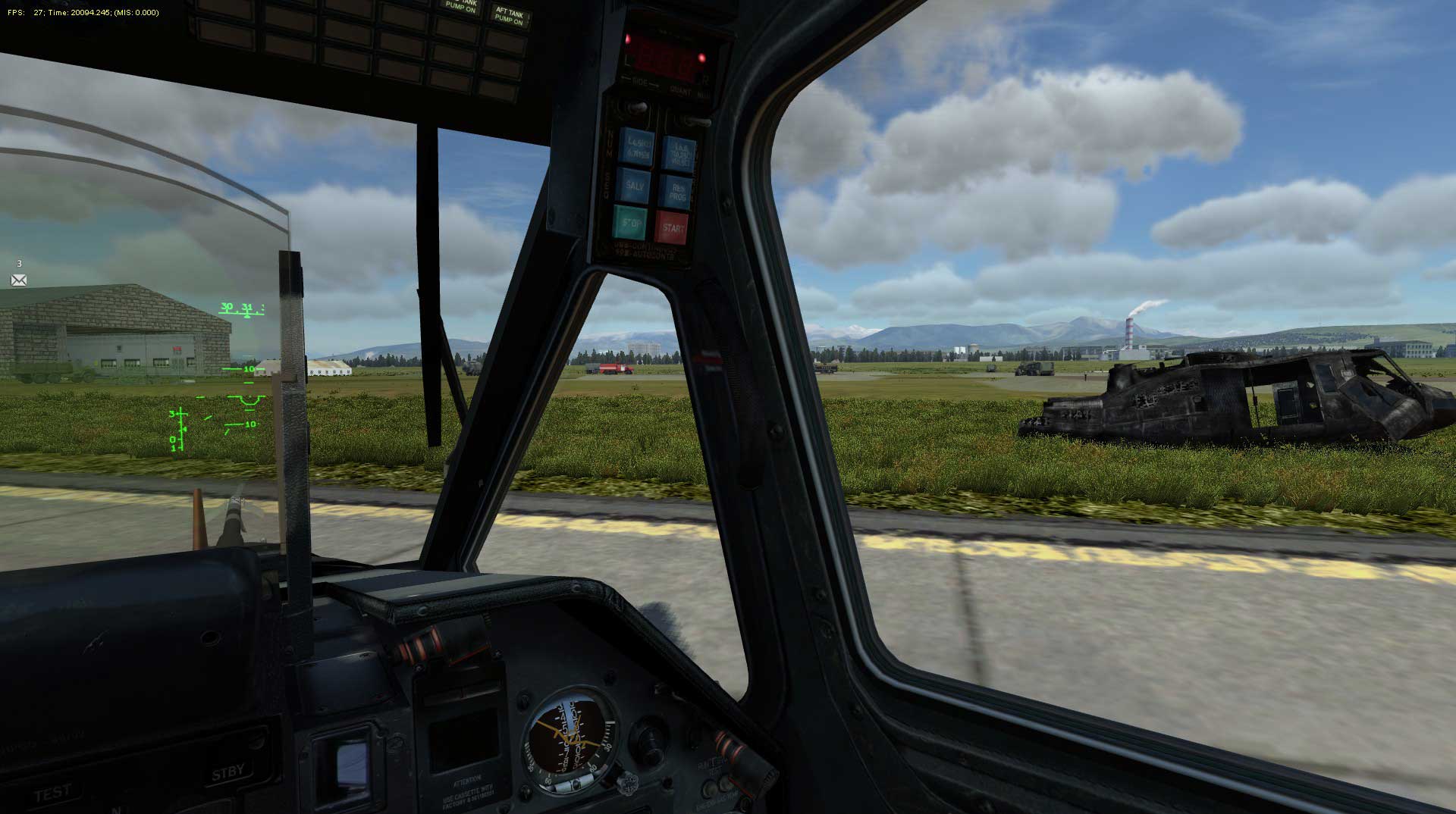1456x814 pixels.
Task: Hit the green STOP button
Action: tap(630, 223)
